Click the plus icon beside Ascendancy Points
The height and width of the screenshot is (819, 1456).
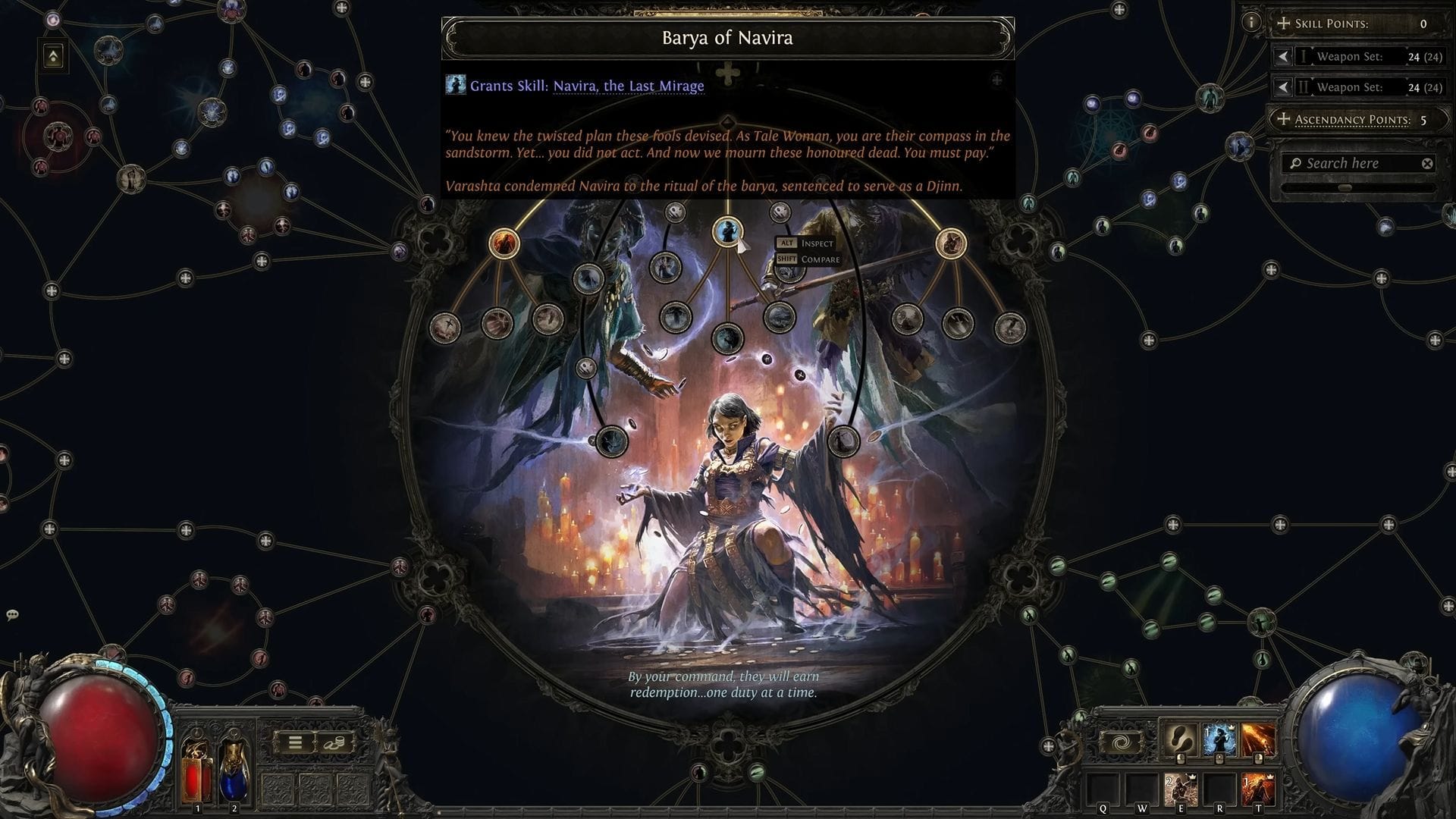1284,119
